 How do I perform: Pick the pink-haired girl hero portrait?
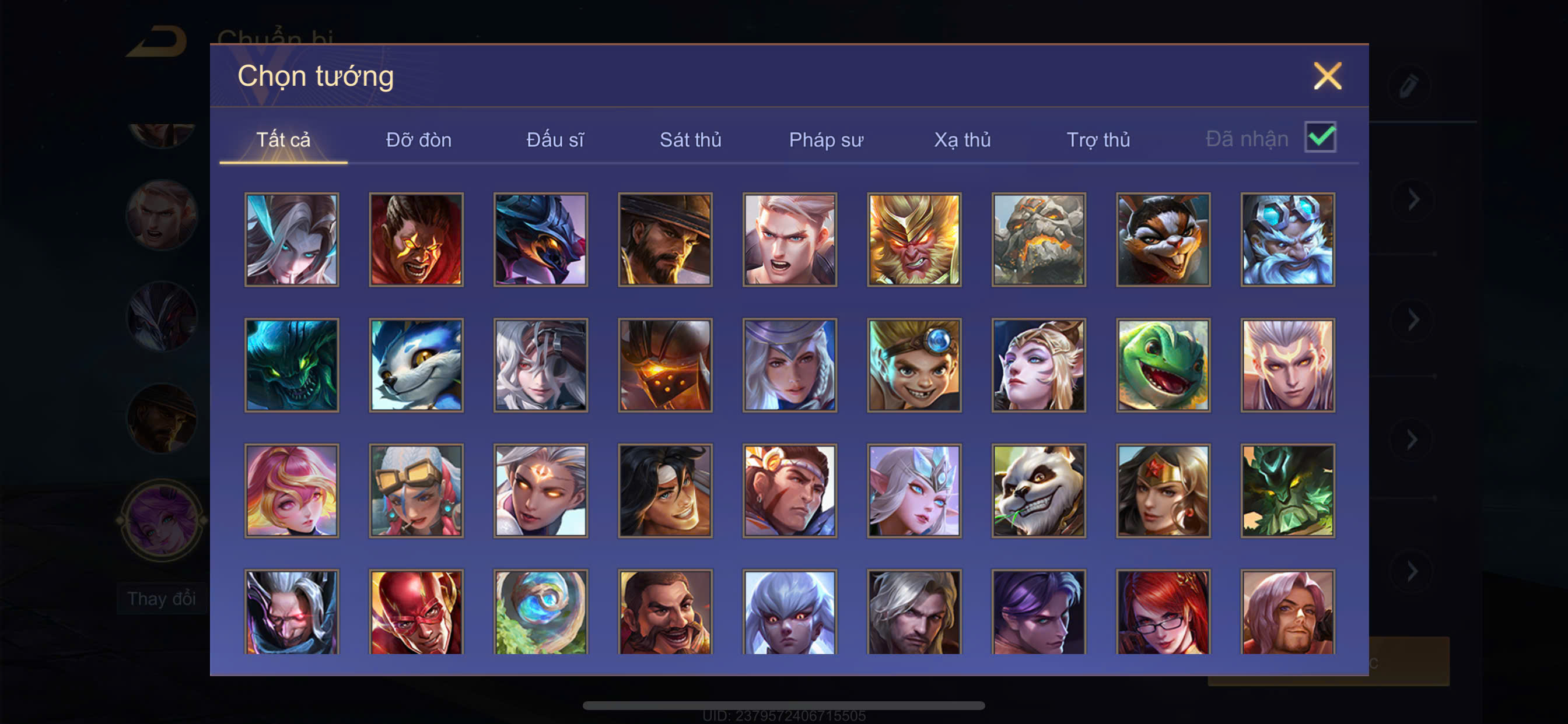click(x=292, y=490)
